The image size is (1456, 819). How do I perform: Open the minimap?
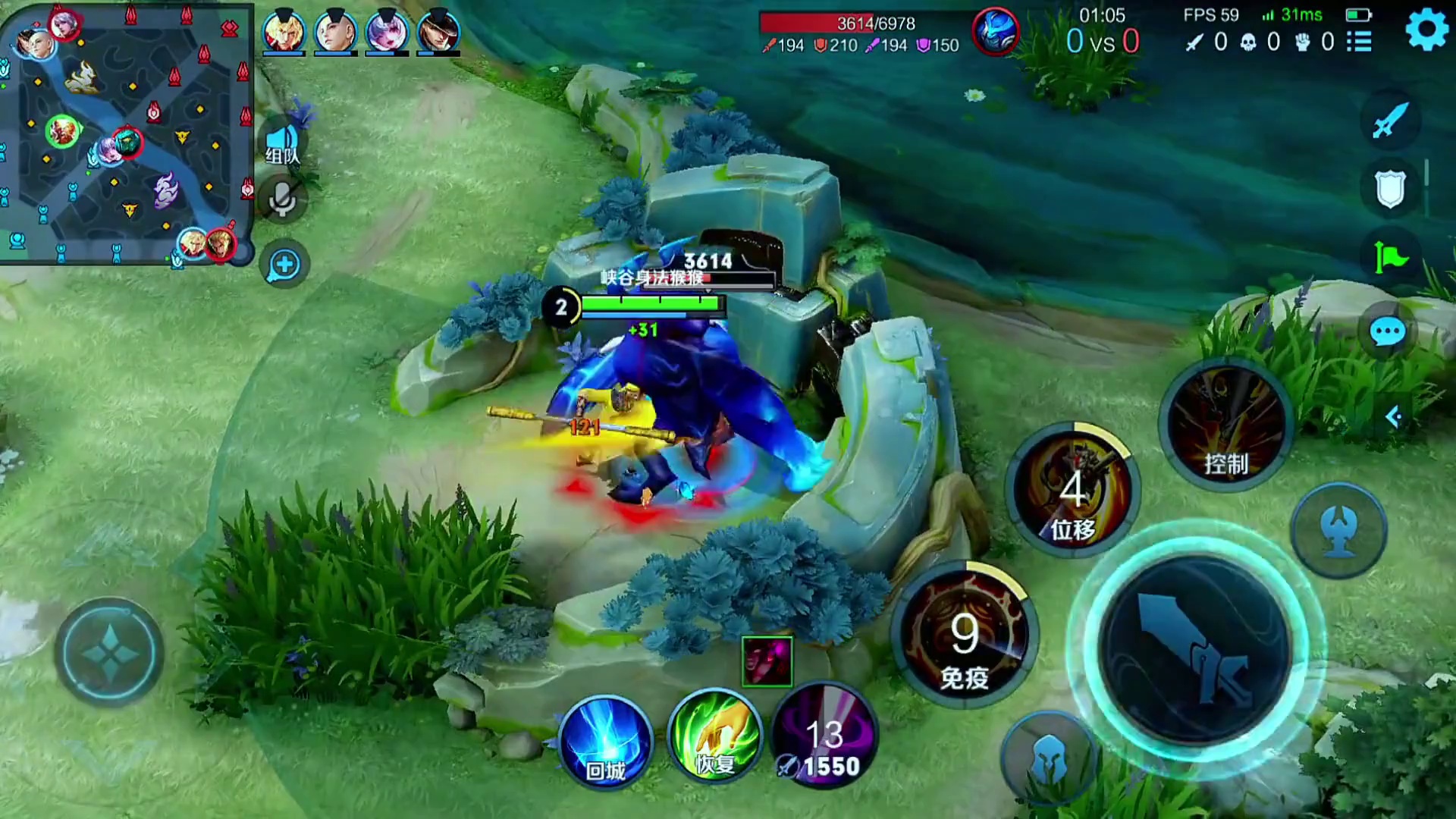point(126,132)
